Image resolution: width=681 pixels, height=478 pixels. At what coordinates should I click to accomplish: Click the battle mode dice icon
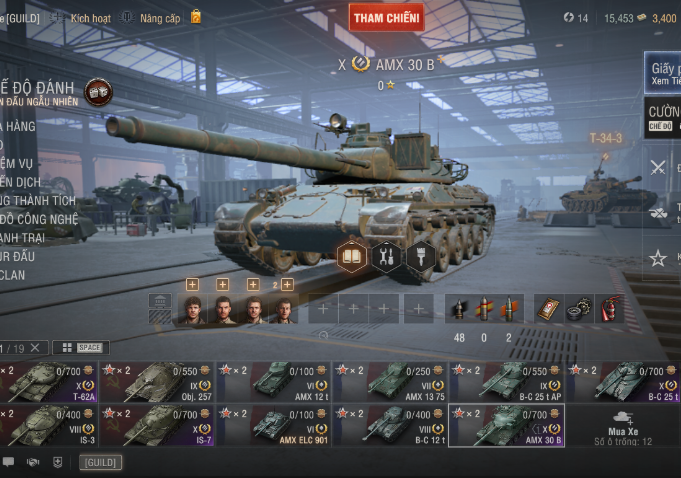pos(98,92)
